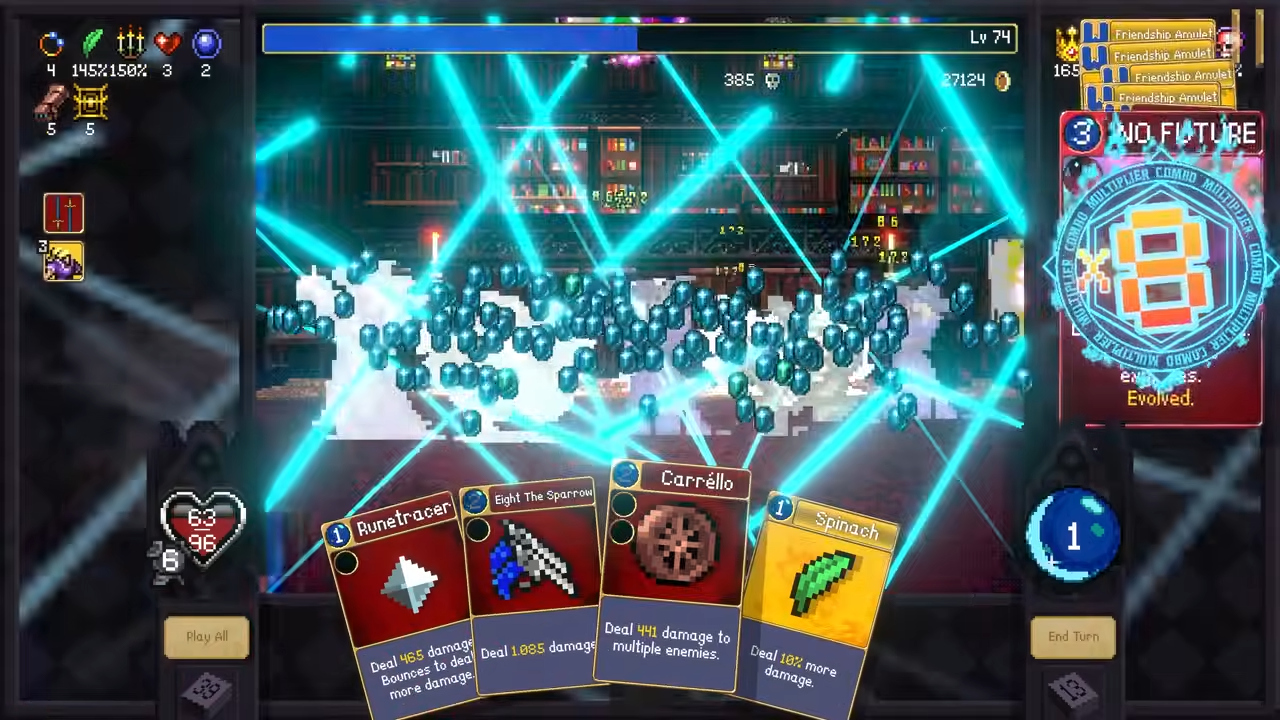Click the blue mana orb
Viewport: 1280px width, 720px height.
point(1073,536)
